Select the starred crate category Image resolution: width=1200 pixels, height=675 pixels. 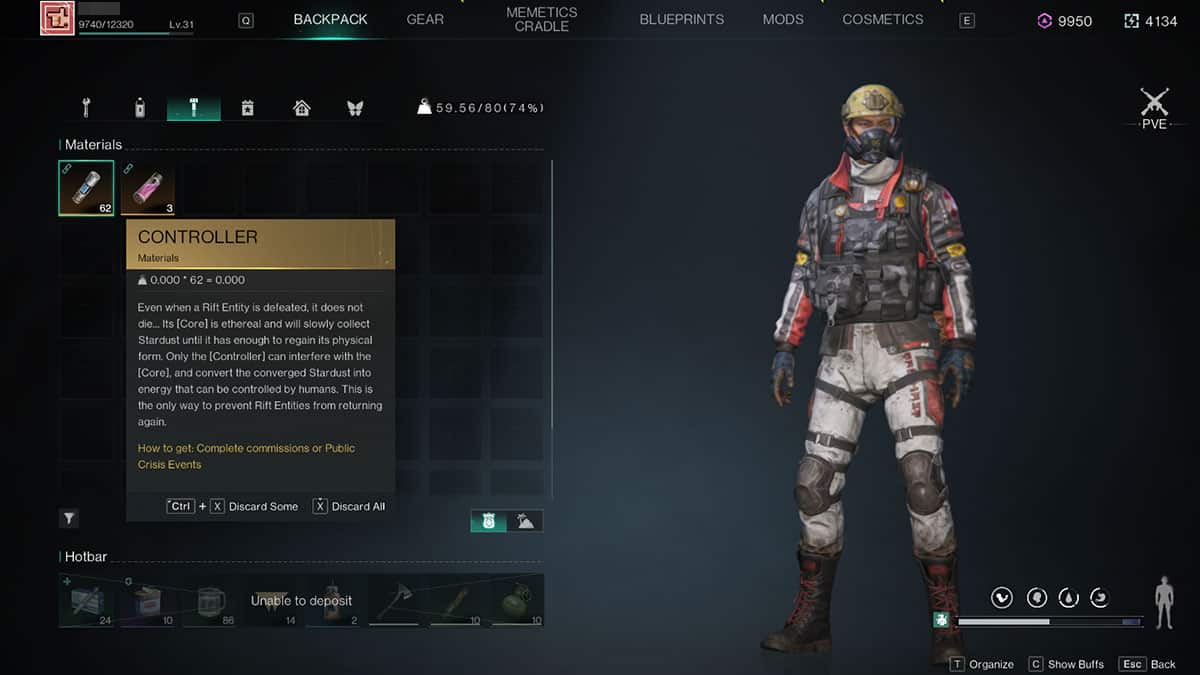[x=248, y=108]
